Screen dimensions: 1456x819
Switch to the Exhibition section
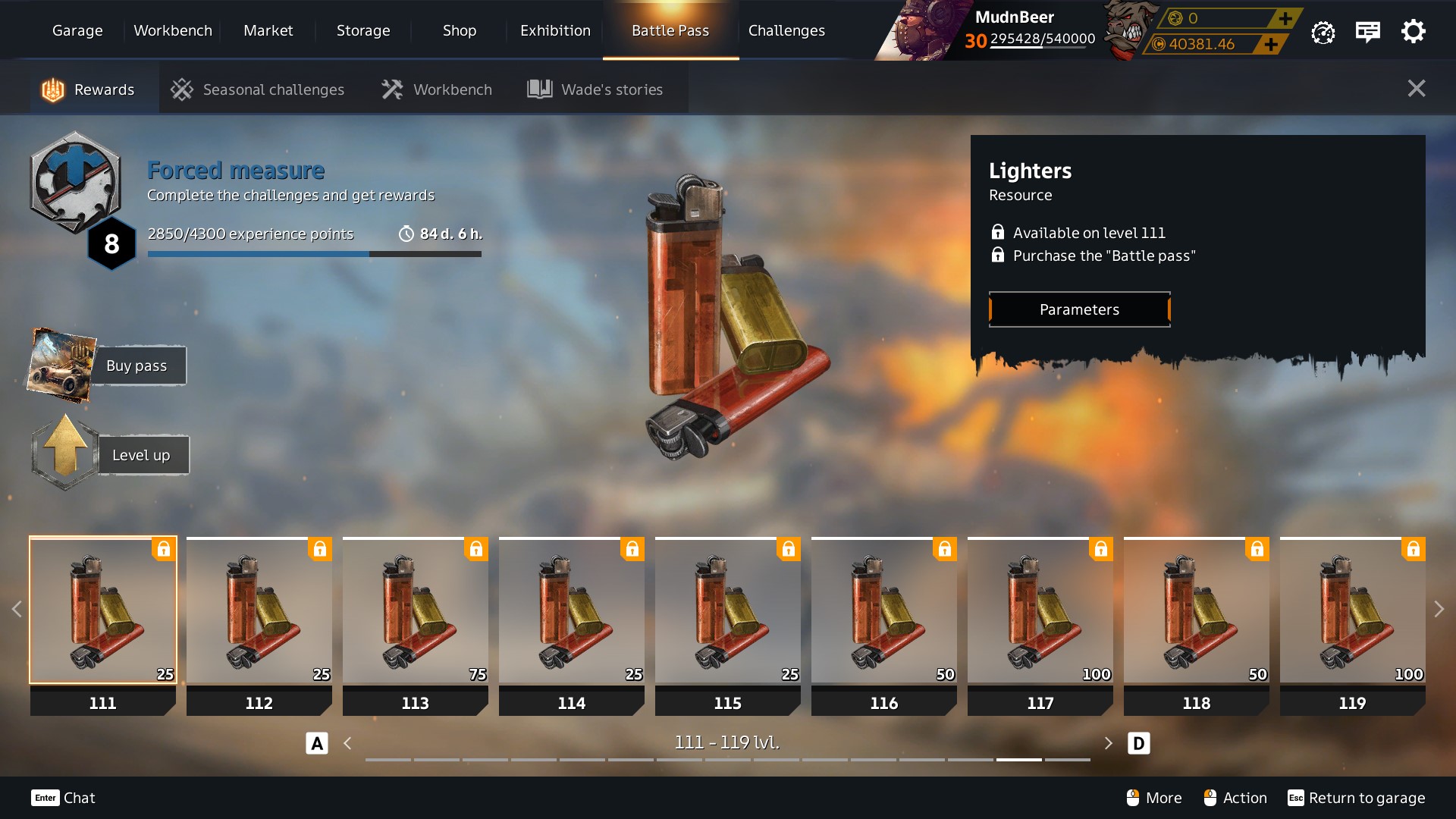[x=555, y=30]
